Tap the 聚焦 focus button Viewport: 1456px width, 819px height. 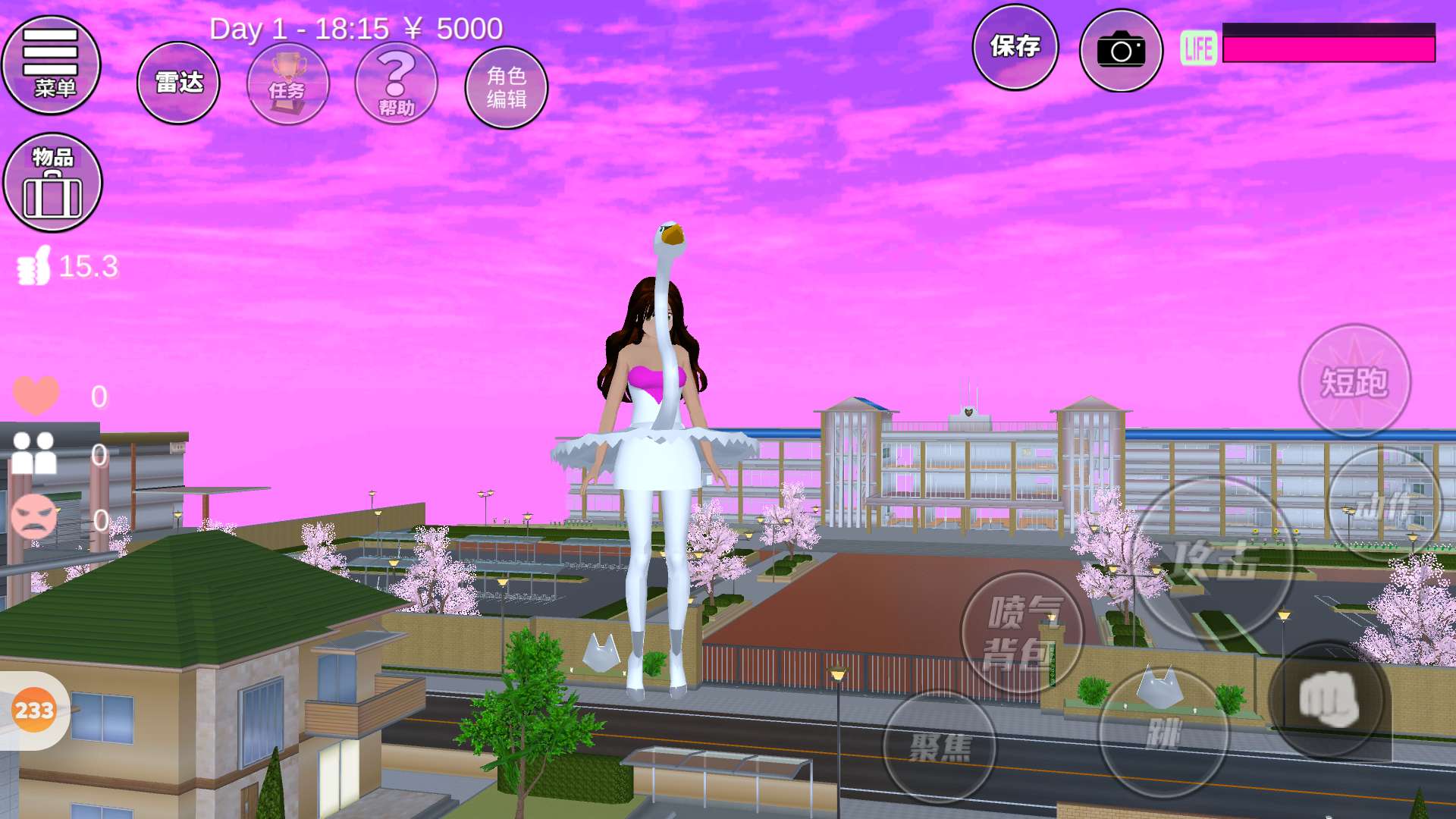coord(940,746)
